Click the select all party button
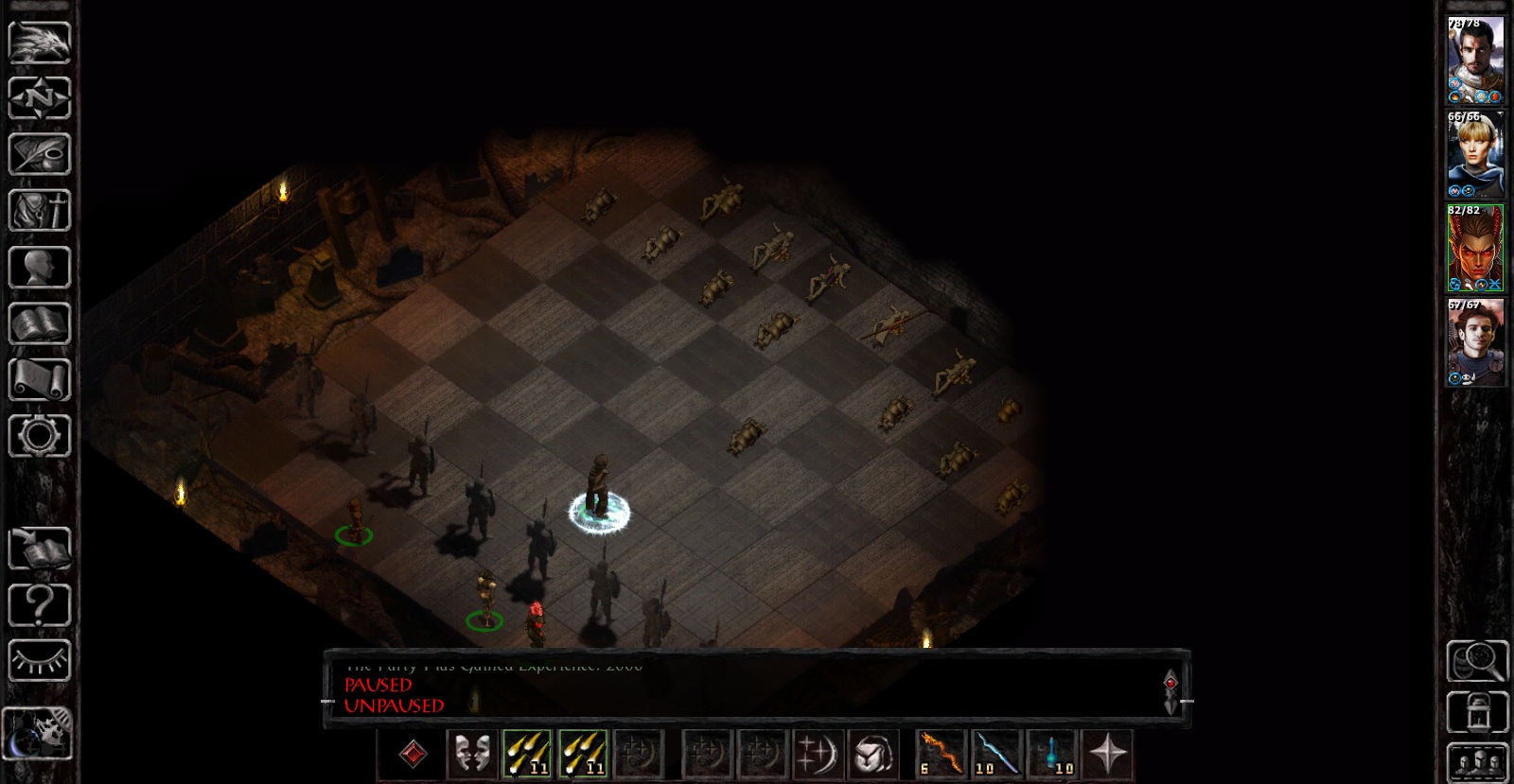Viewport: 1514px width, 784px height. click(1477, 762)
